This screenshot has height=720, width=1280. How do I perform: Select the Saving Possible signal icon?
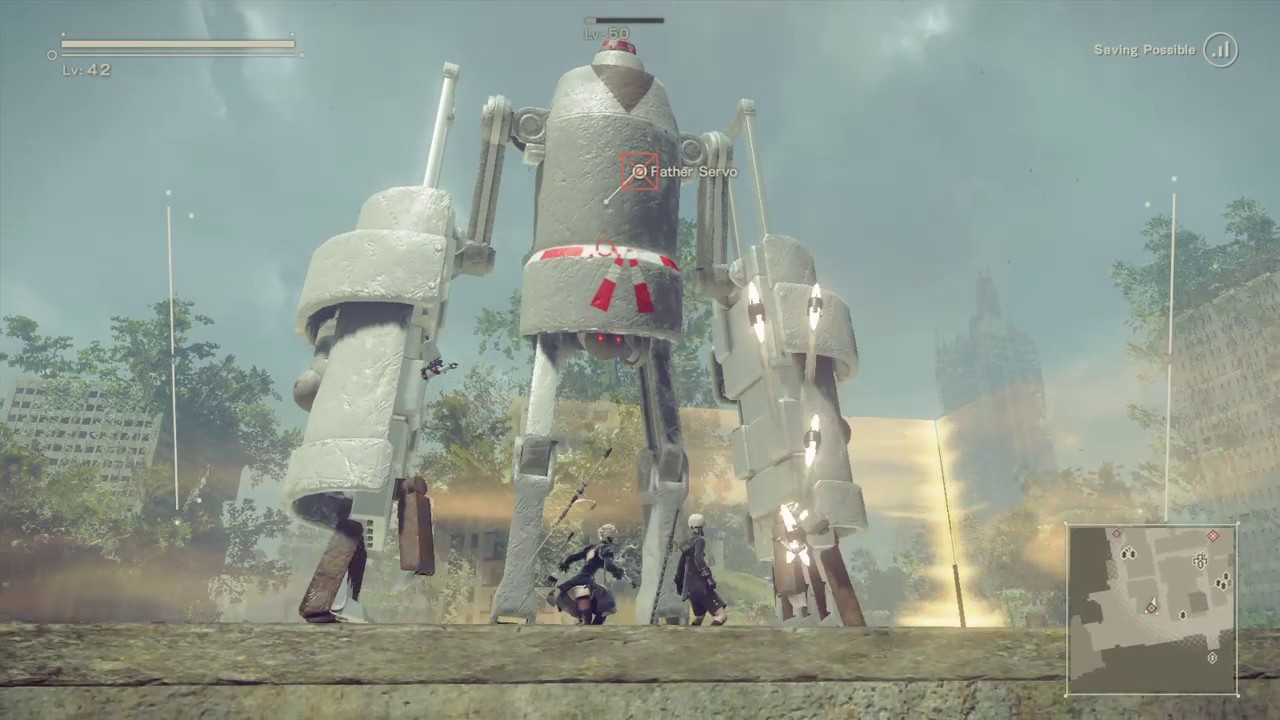1220,50
